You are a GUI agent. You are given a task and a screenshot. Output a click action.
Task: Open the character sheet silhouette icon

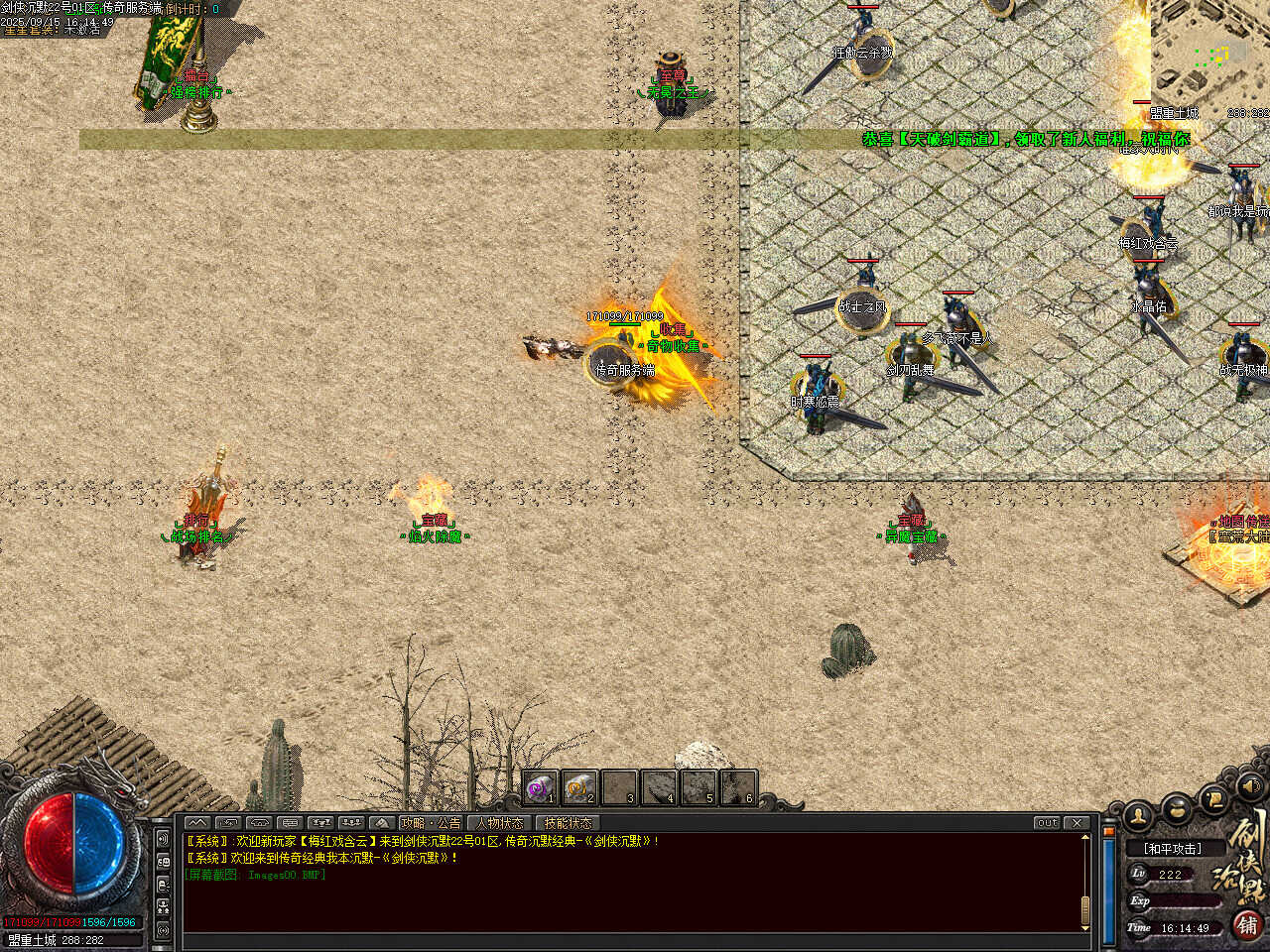click(1138, 816)
